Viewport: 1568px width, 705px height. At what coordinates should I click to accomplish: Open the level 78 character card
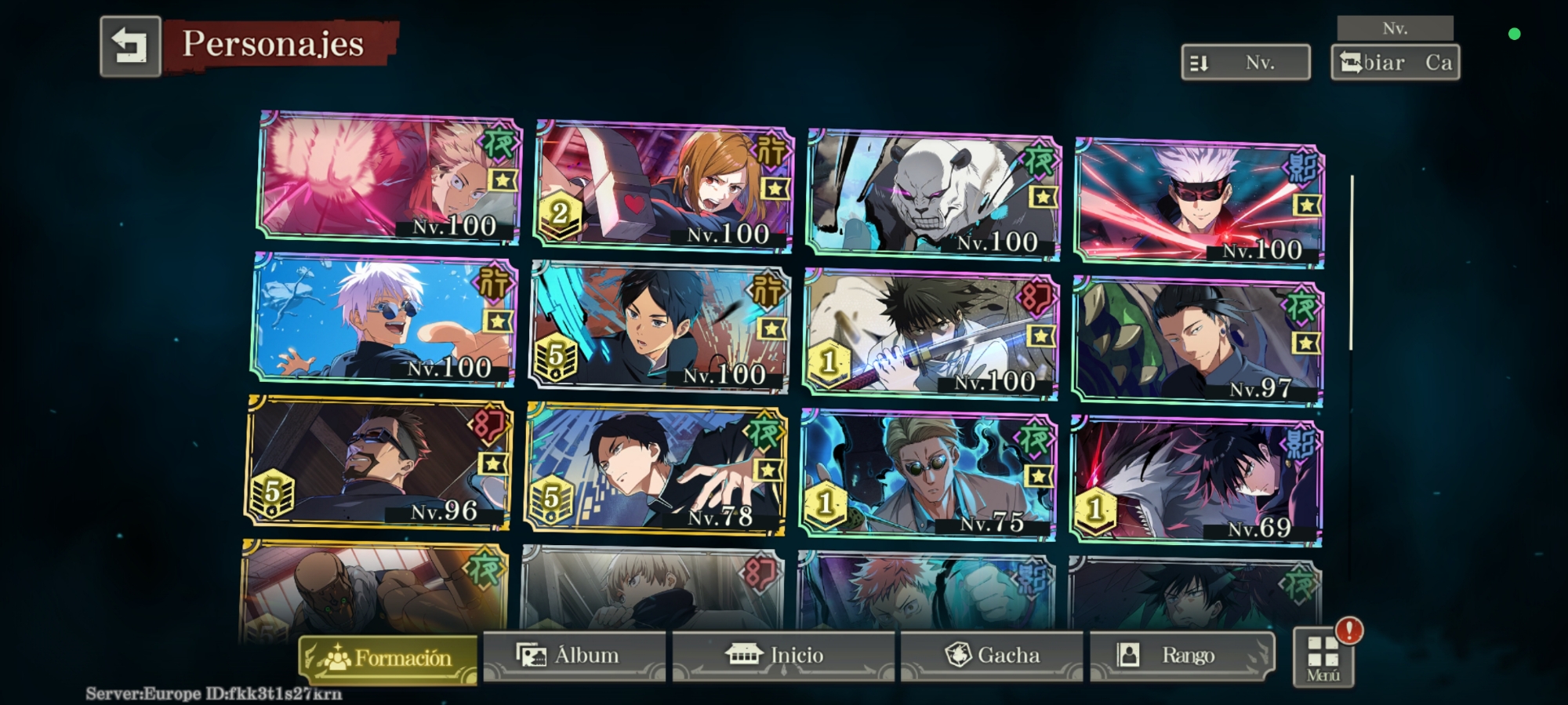tap(656, 469)
